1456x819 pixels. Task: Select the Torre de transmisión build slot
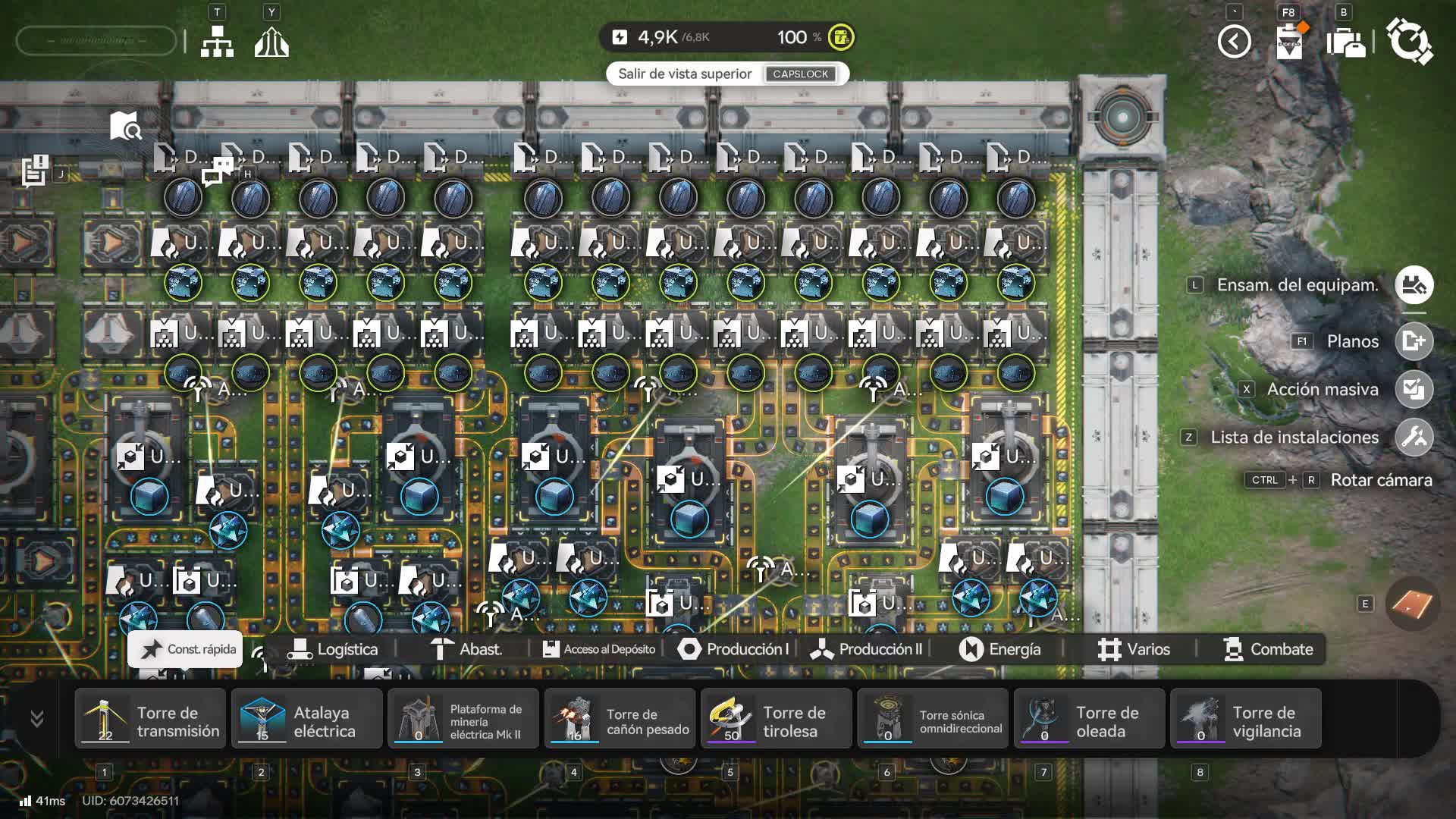pos(150,719)
